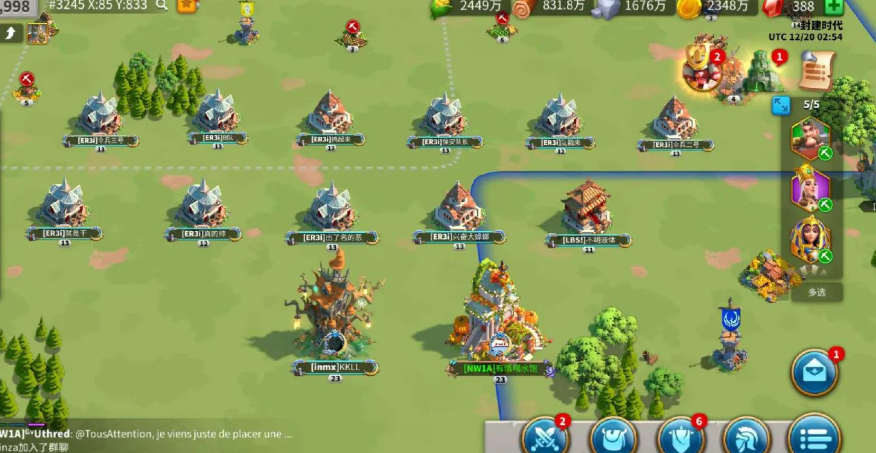Toggle the blue march queue expand arrows
This screenshot has height=453, width=876.
point(781,105)
